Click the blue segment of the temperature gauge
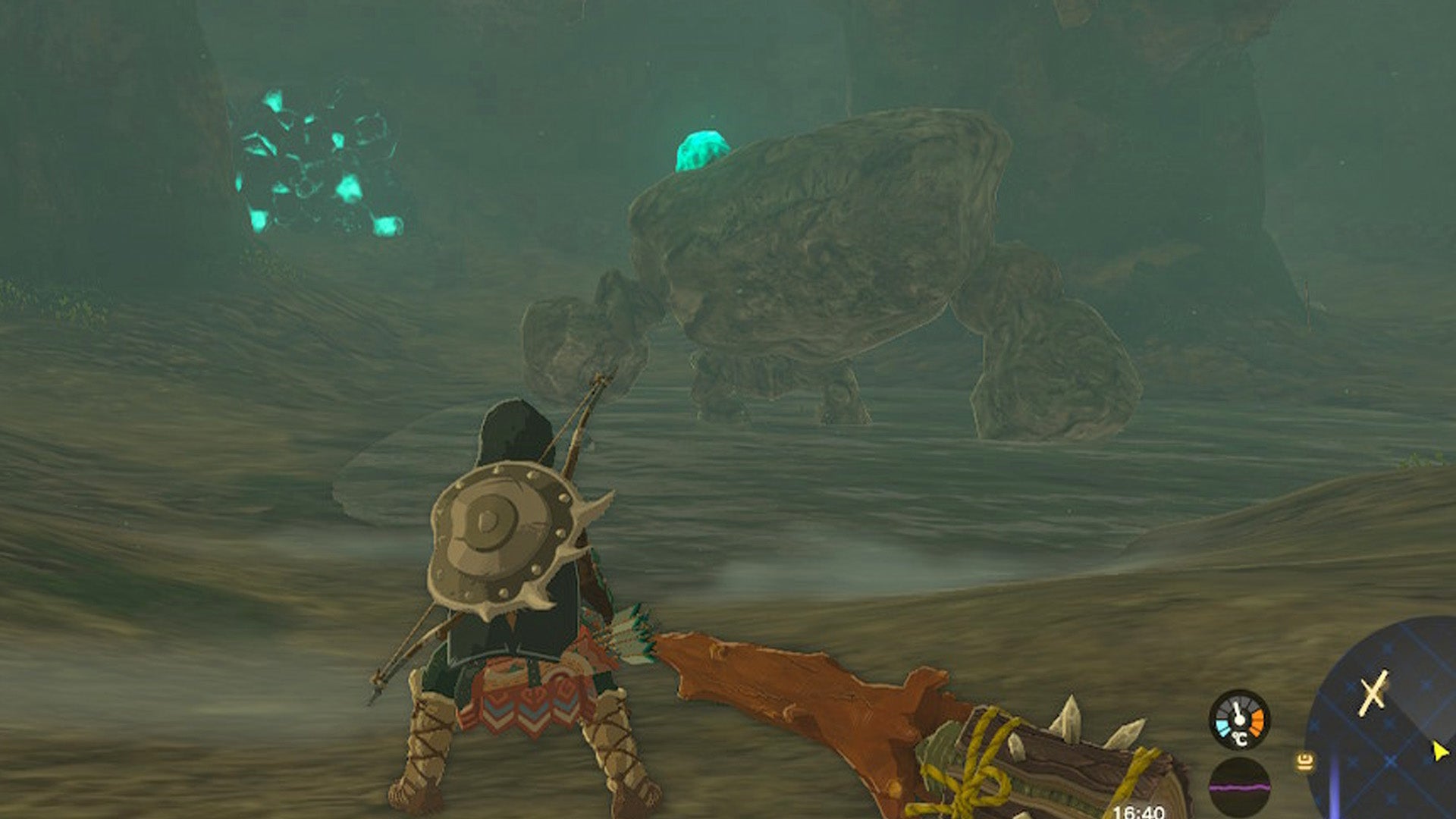1456x819 pixels. click(1222, 725)
